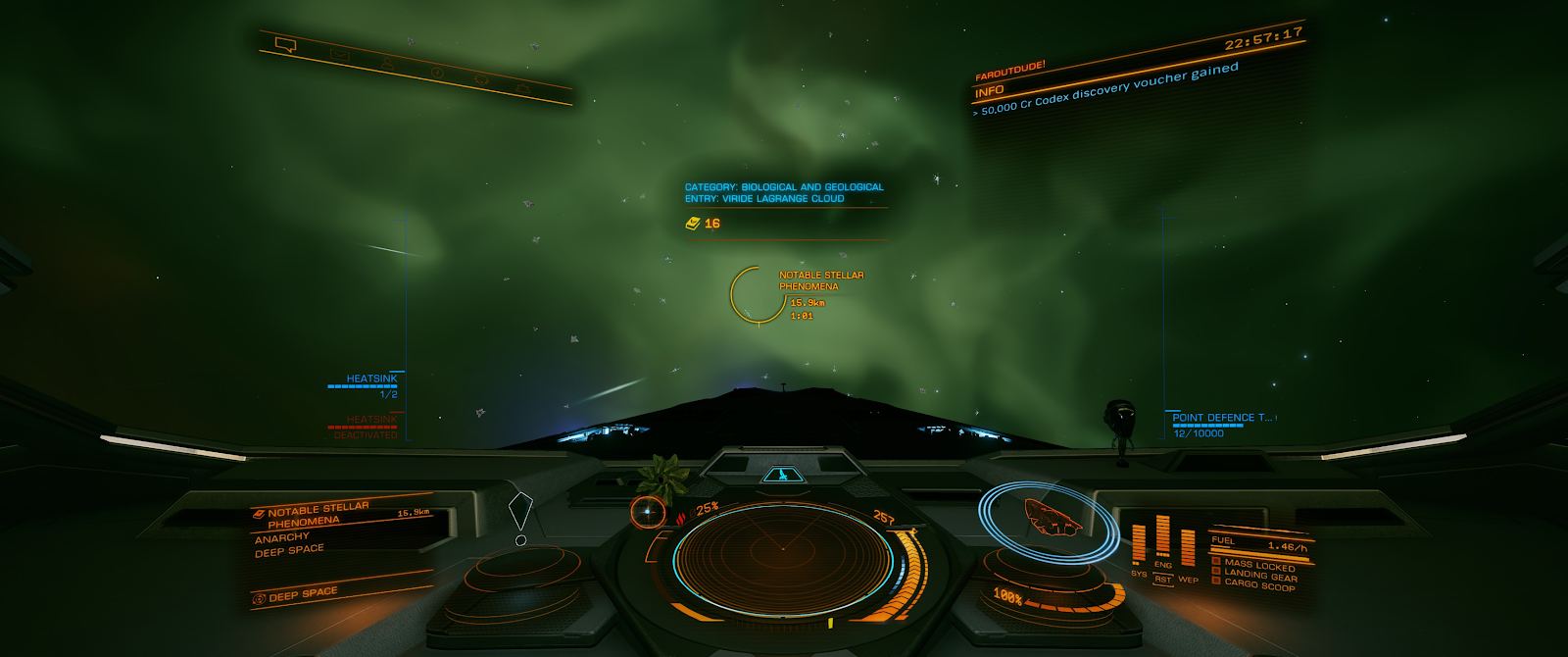Switch to the envelope inbox tab
This screenshot has height=657, width=1568.
coord(339,54)
